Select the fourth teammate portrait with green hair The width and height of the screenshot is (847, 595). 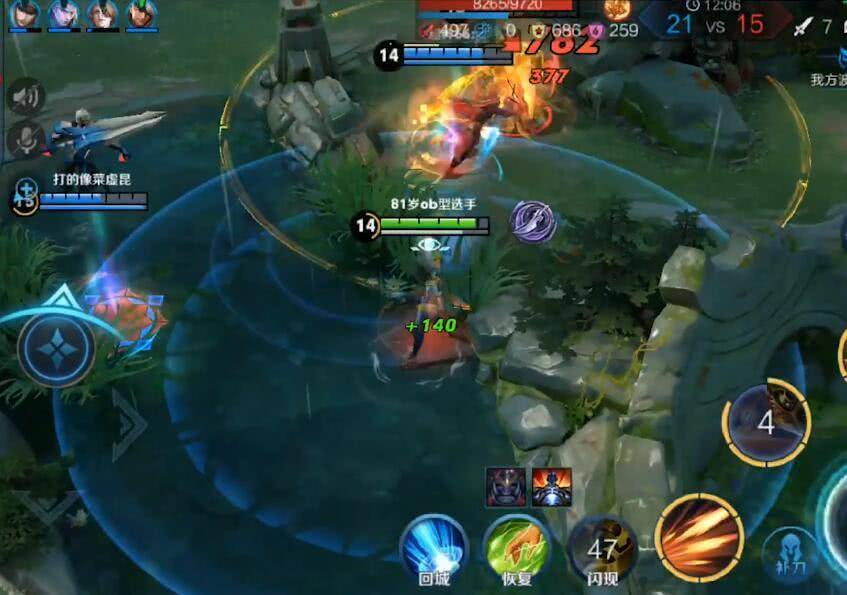(x=141, y=14)
